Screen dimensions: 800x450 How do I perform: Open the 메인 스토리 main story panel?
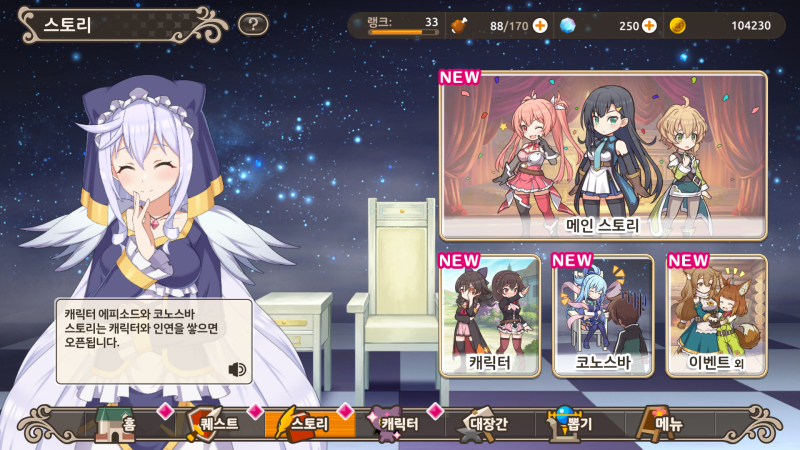pyautogui.click(x=603, y=155)
